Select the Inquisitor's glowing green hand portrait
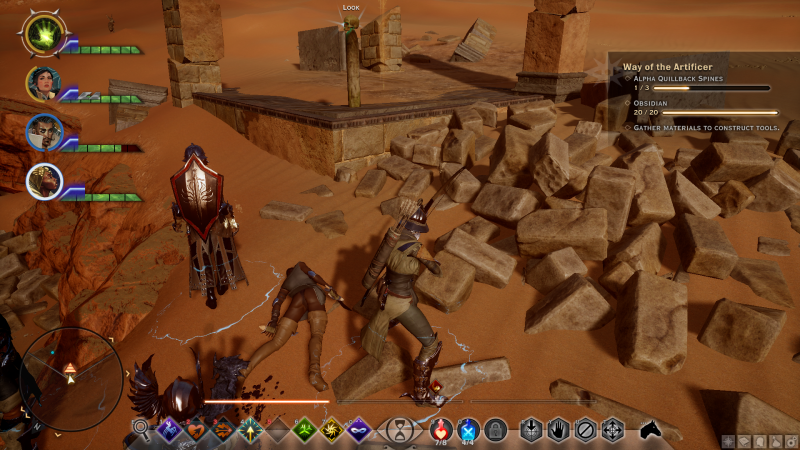 tap(44, 34)
